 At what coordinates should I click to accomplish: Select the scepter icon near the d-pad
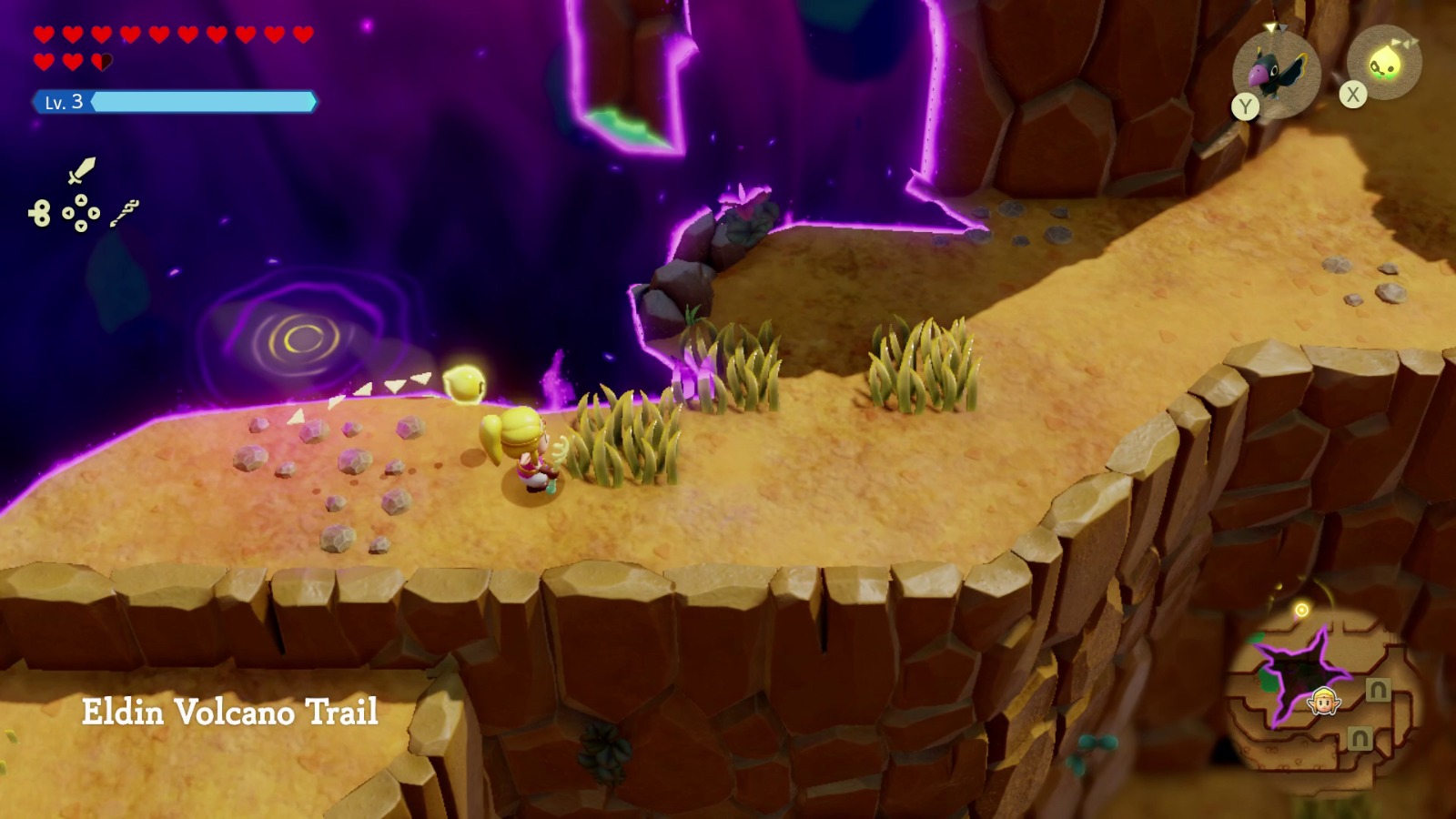[122, 211]
